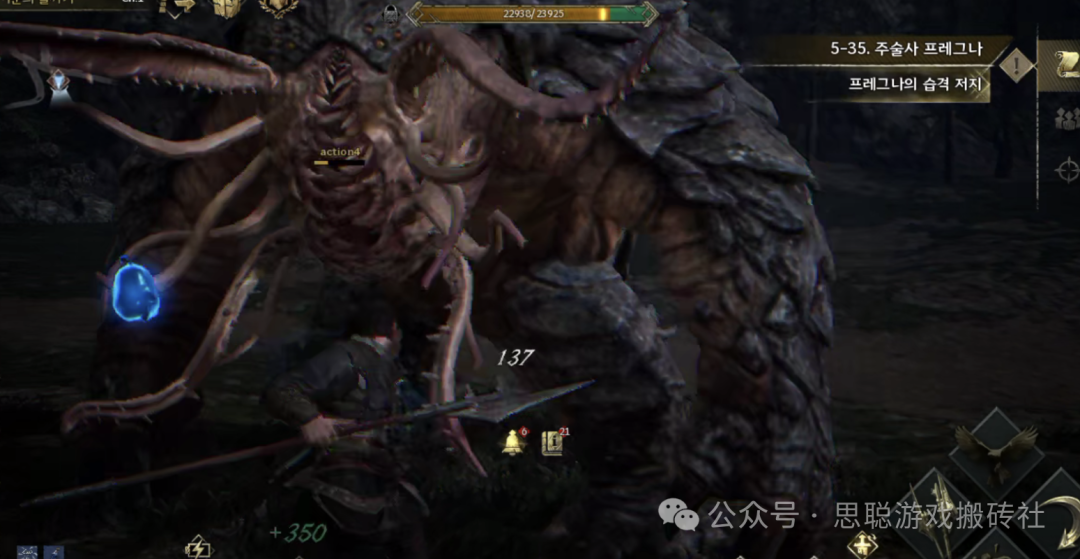Image resolution: width=1080 pixels, height=559 pixels.
Task: Switch to the quest scroll tab
Action: point(1062,65)
